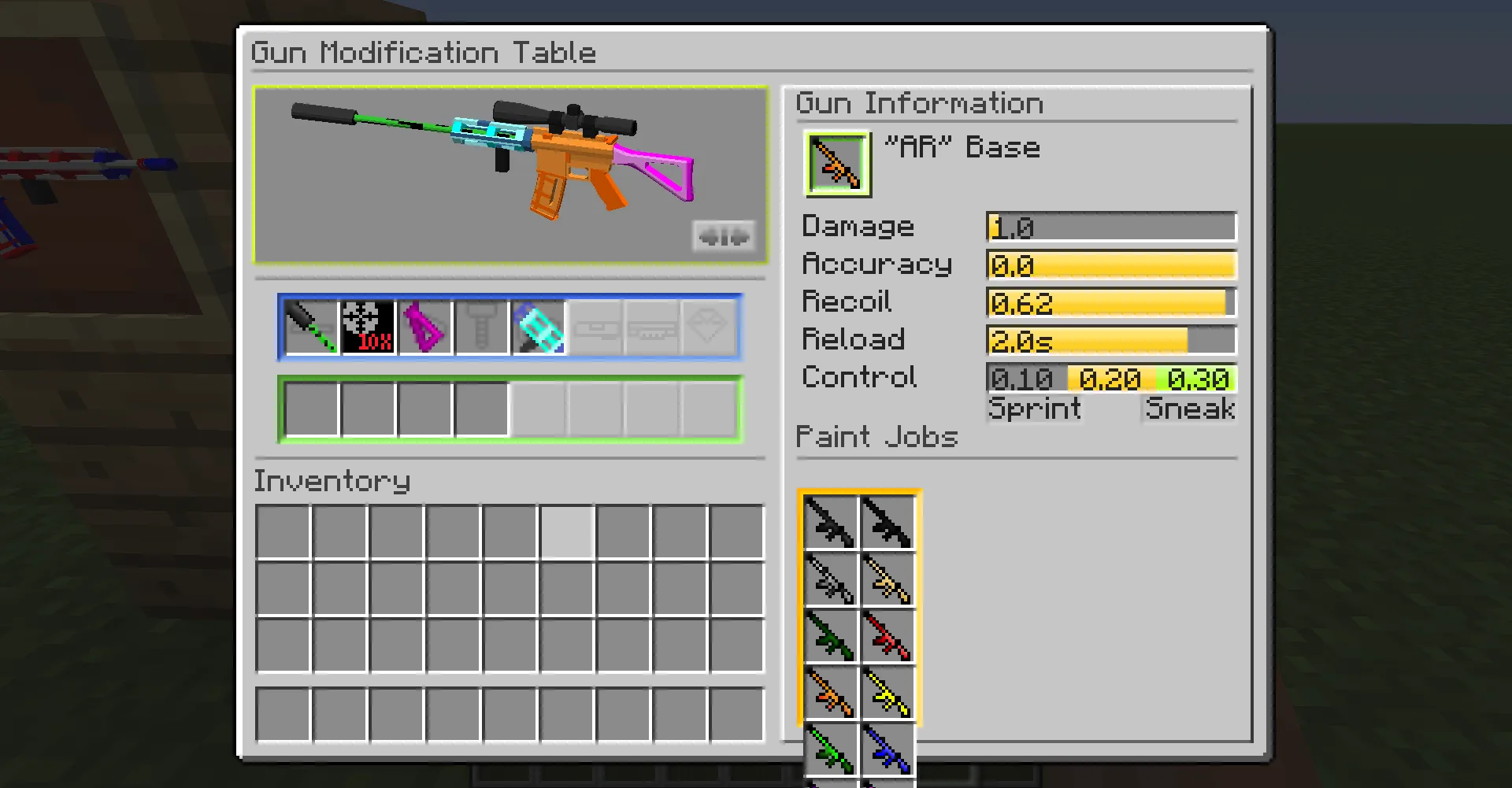Screen dimensions: 1512x788
Task: Click the first empty ammo slot below attachments
Action: [310, 406]
